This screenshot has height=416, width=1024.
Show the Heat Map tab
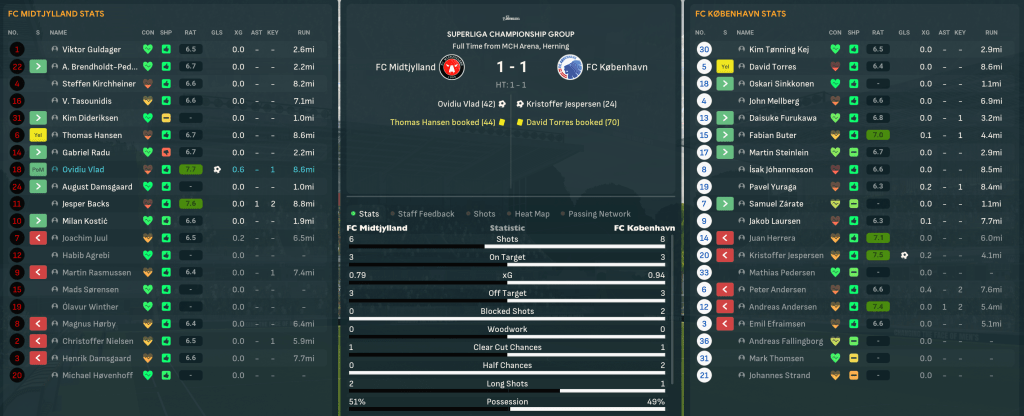click(533, 213)
